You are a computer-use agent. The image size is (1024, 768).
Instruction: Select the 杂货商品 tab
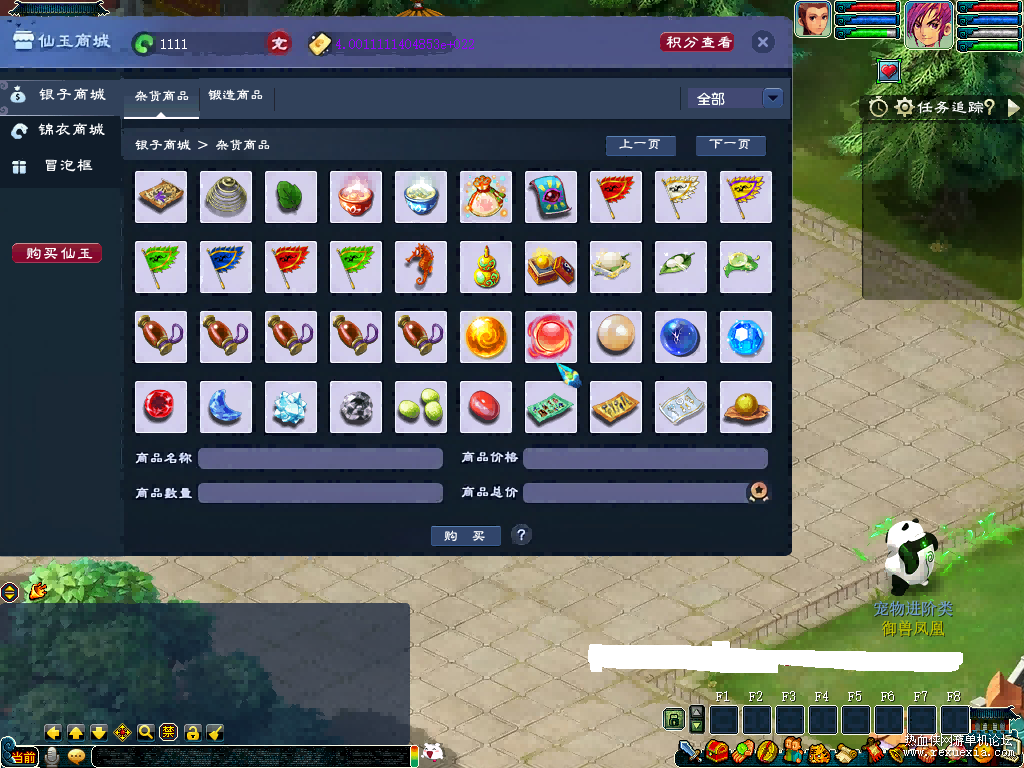tap(161, 96)
